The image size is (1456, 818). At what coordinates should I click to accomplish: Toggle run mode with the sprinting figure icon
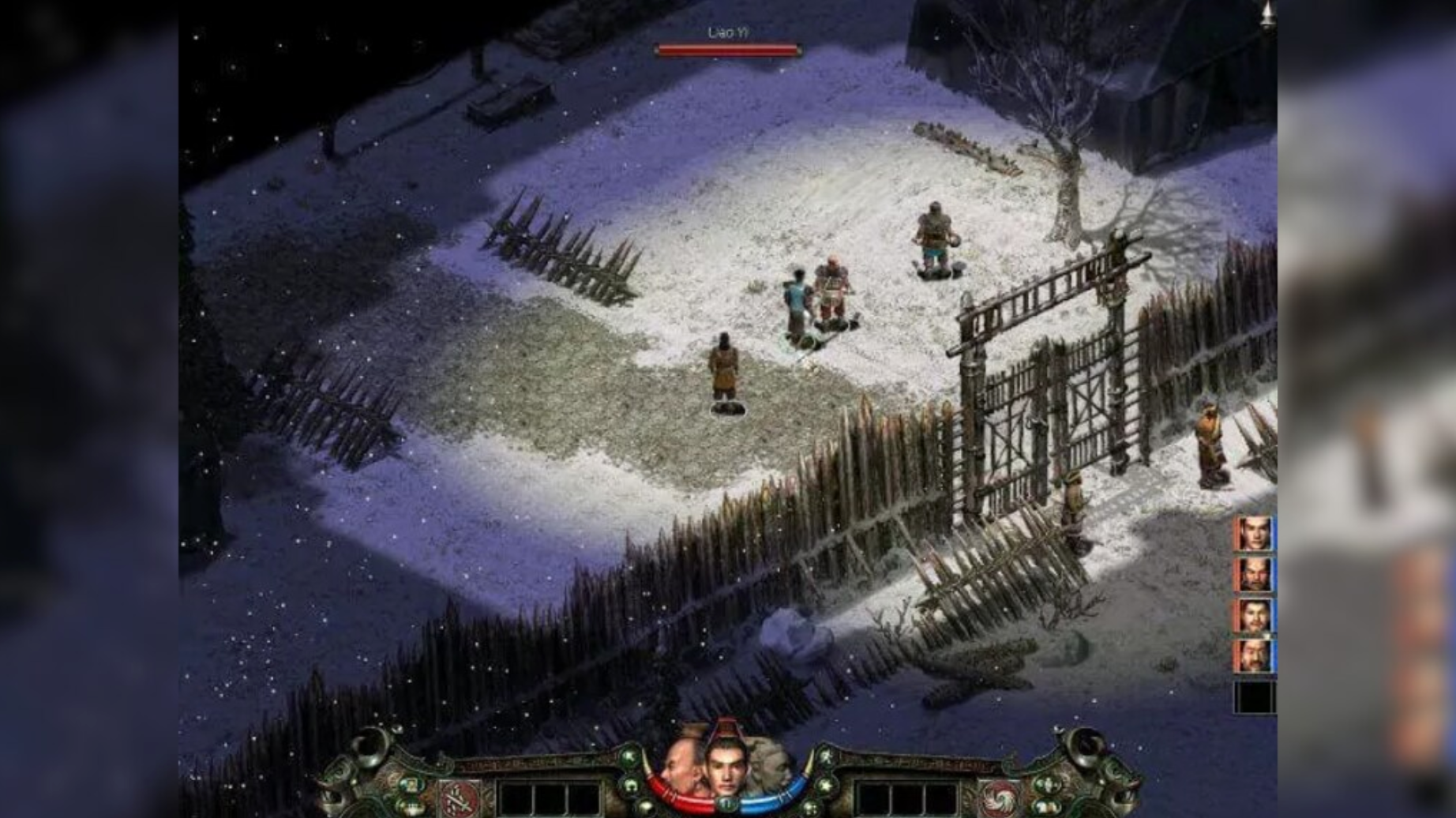click(827, 756)
